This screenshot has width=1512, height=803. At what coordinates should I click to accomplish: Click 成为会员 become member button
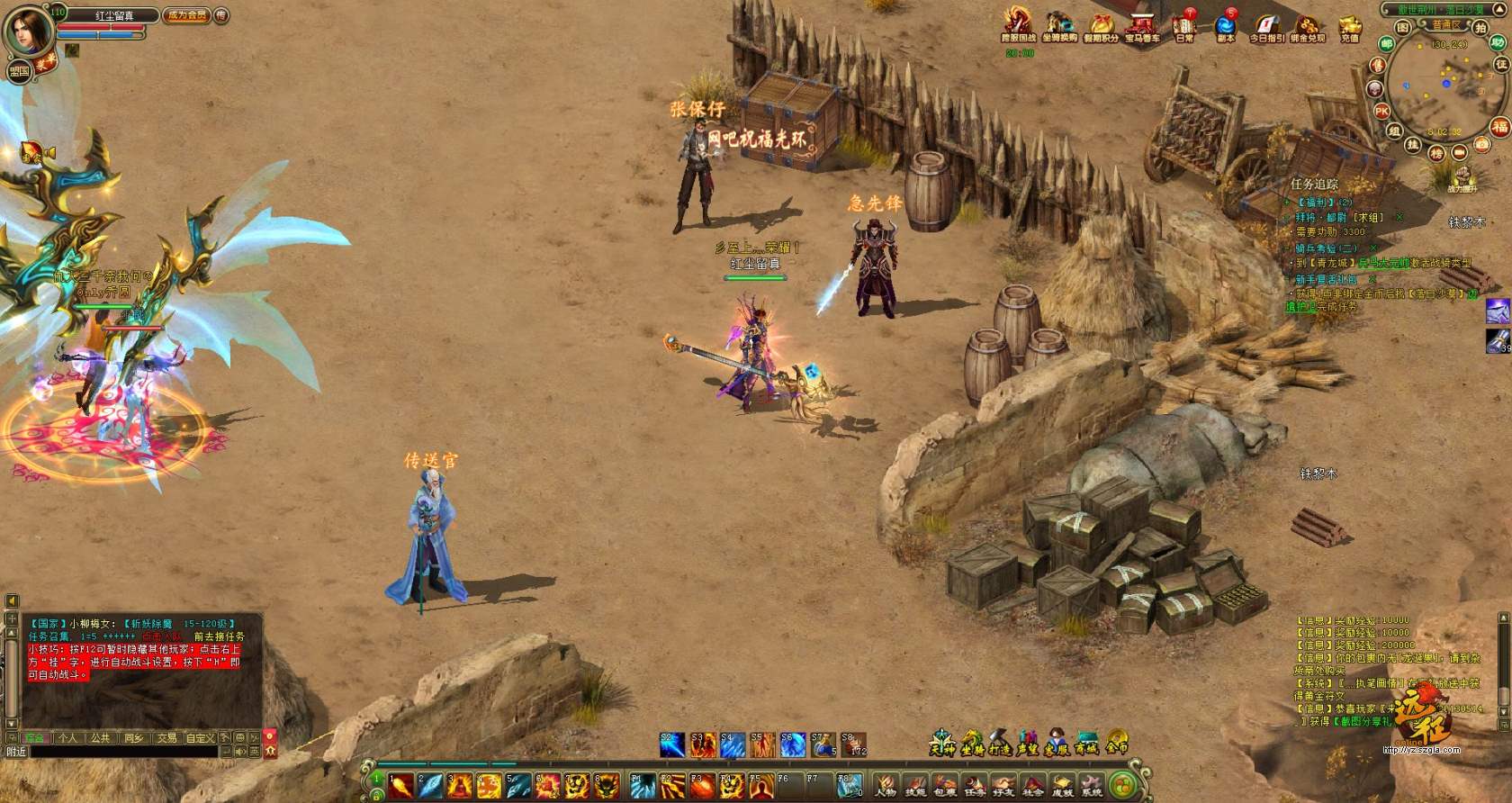tap(187, 15)
